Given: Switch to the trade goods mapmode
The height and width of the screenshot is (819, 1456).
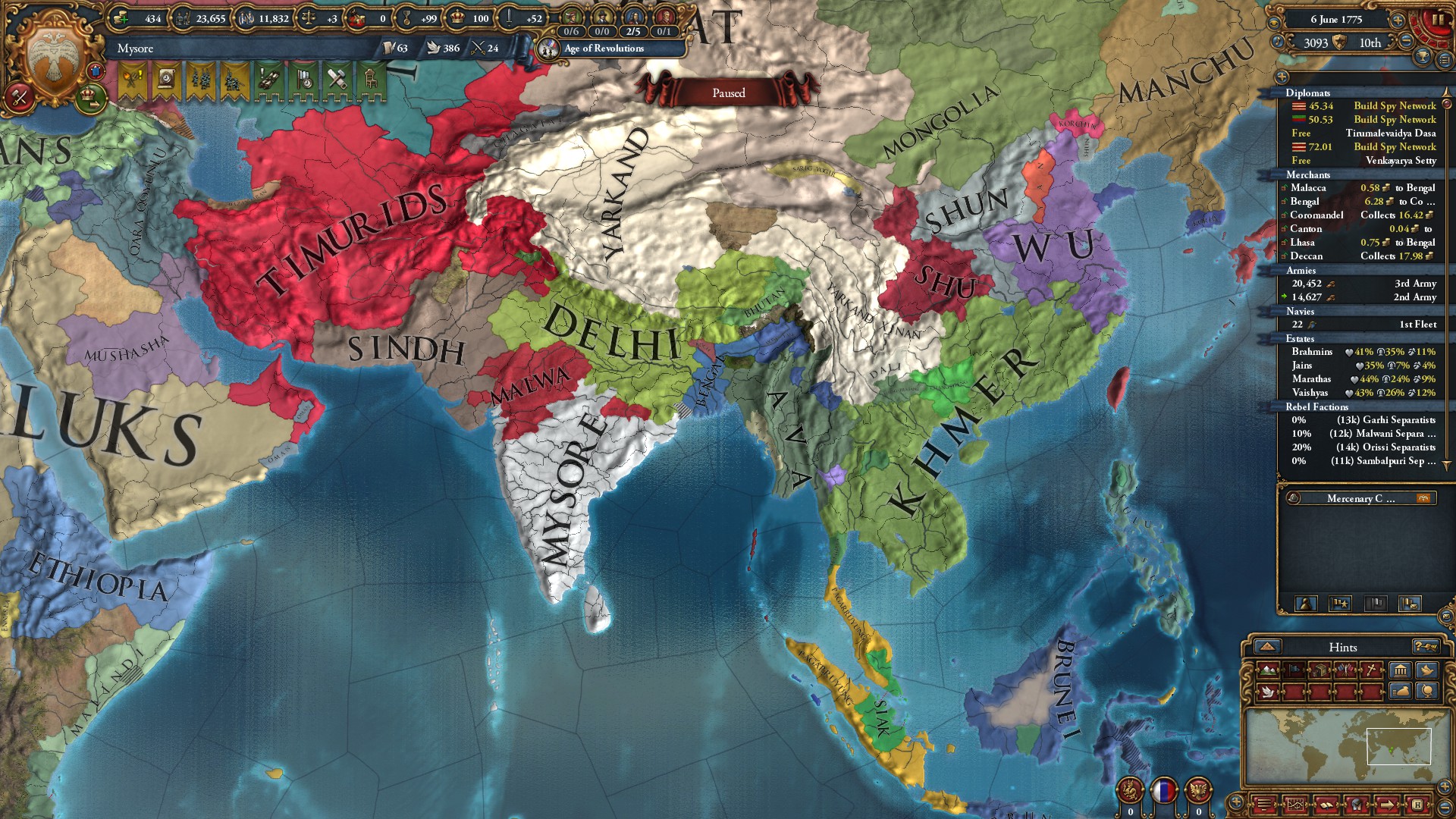Looking at the screenshot, I should pos(1319,670).
